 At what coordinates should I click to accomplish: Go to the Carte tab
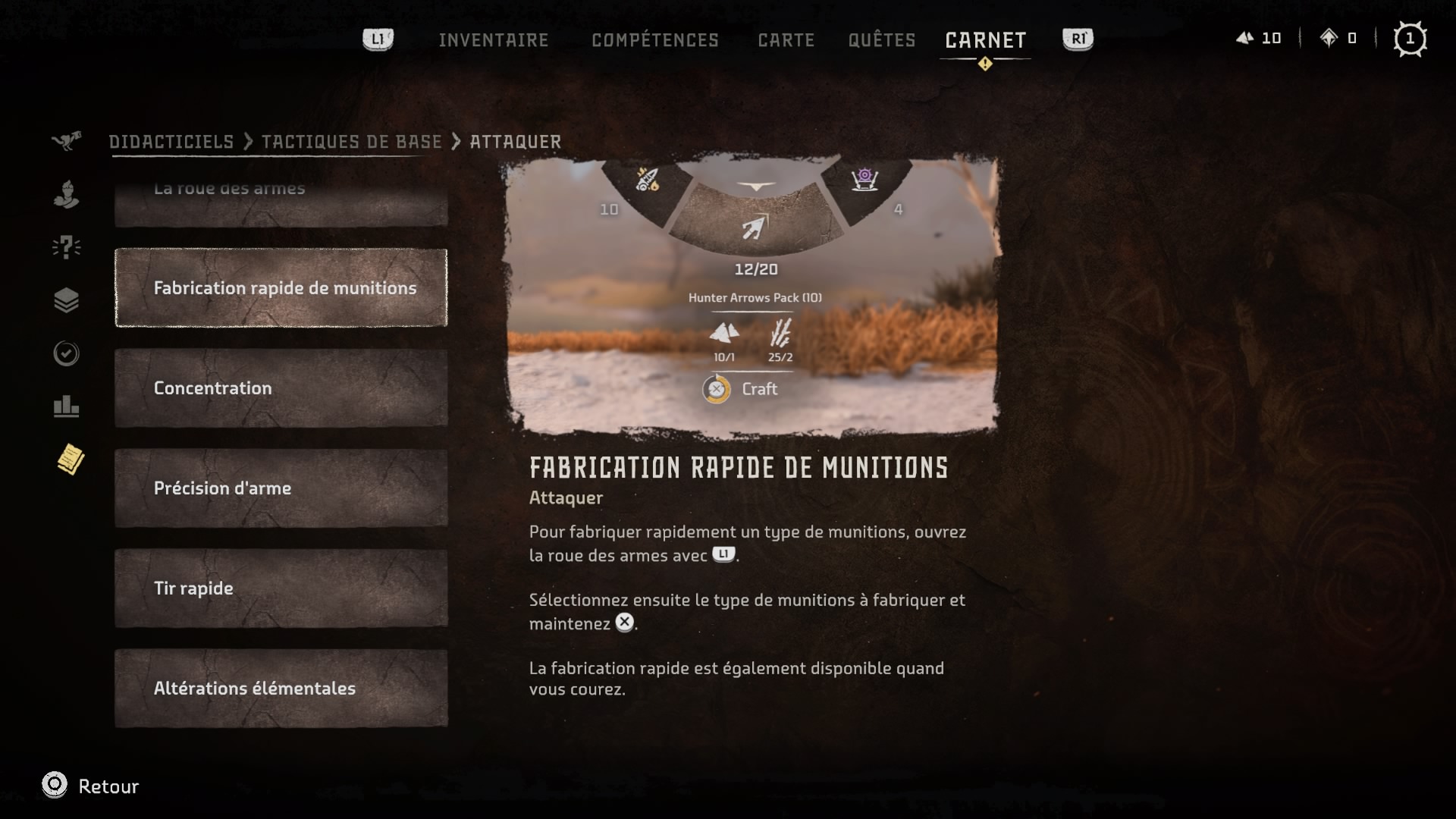click(x=786, y=39)
